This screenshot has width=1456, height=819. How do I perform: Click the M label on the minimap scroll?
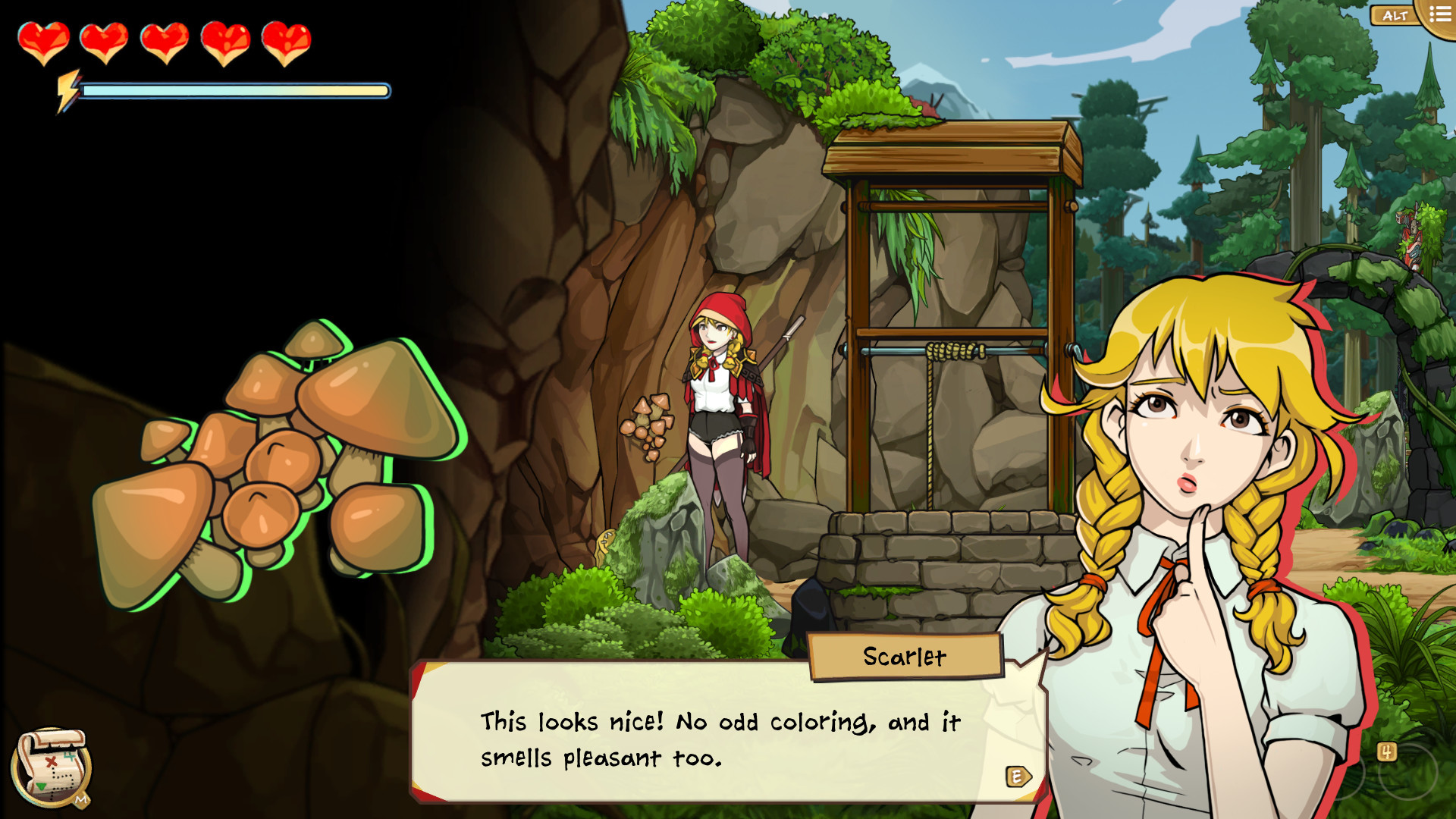80,798
